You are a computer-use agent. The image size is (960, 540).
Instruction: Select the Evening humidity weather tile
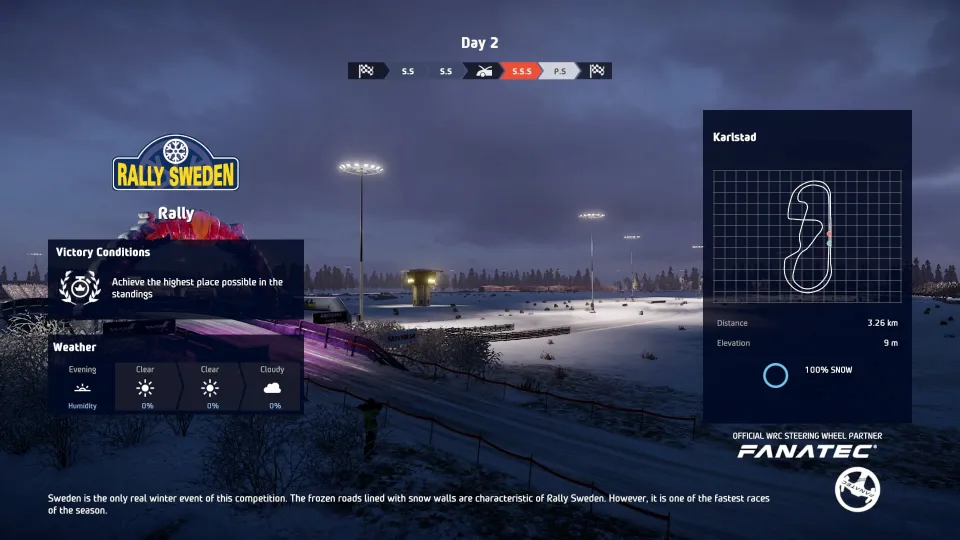point(82,387)
